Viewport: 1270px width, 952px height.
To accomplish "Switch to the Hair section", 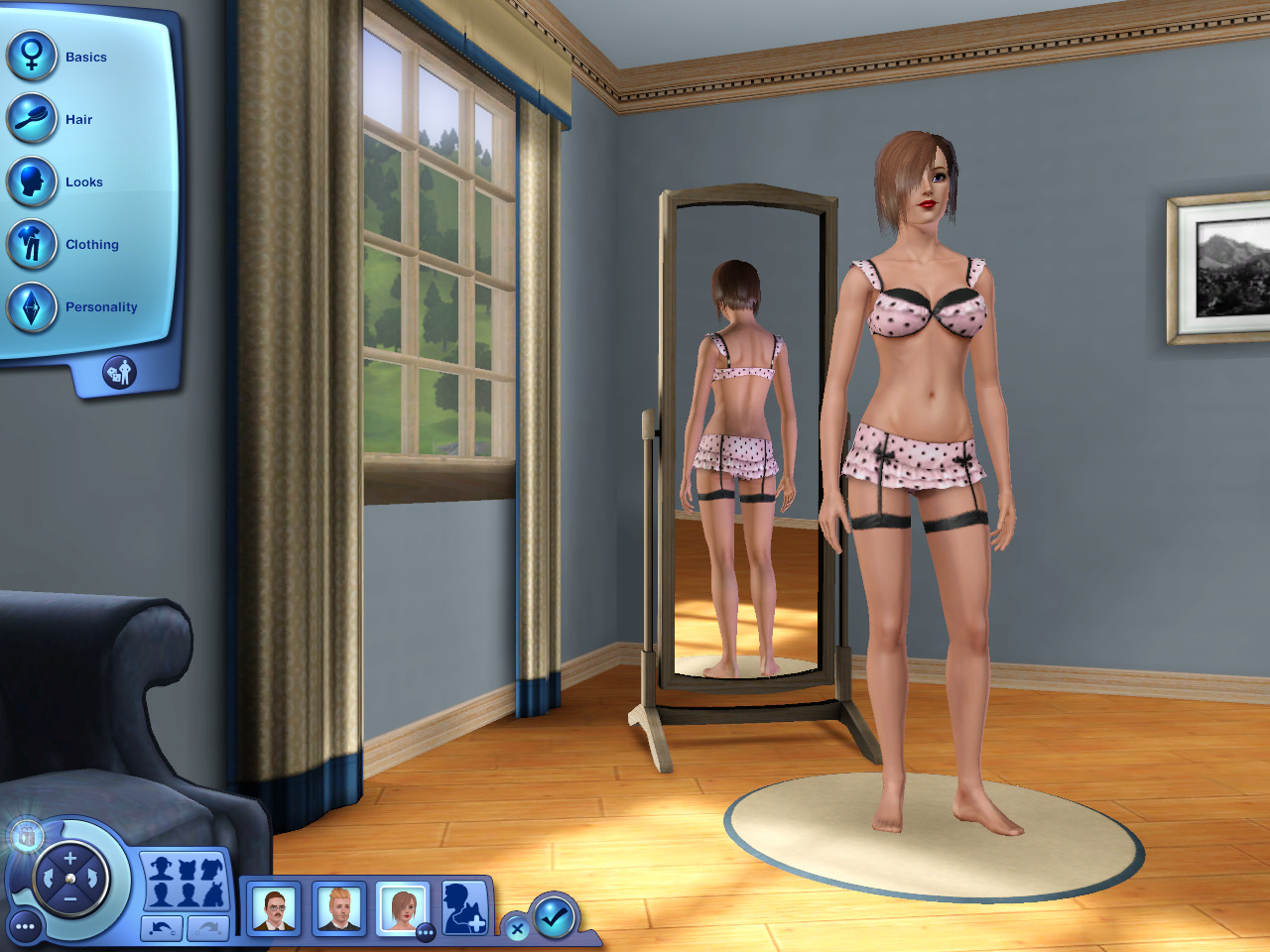I will point(33,119).
